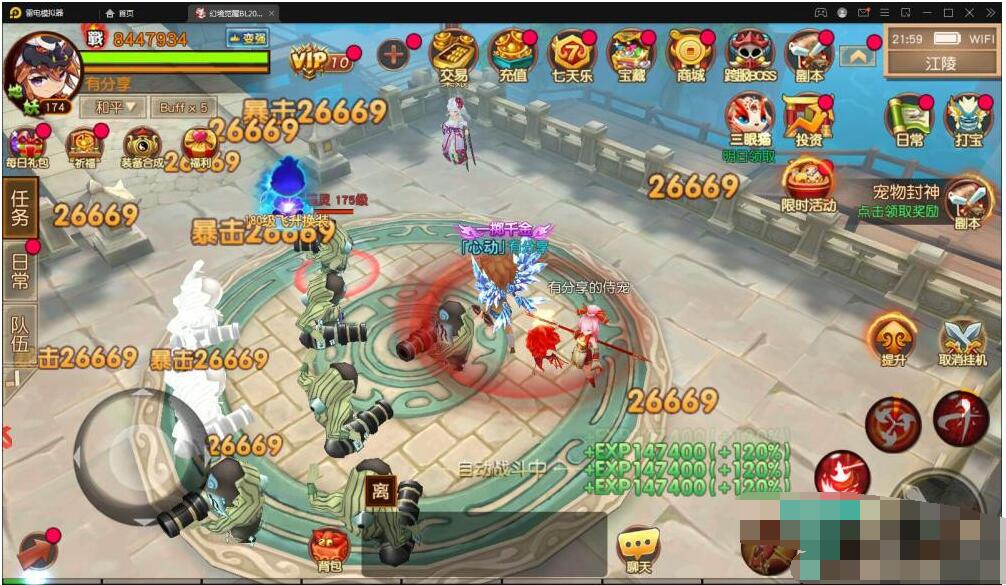The width and height of the screenshot is (1006, 585).
Task: Click the VIP 10 badge
Action: pos(322,59)
